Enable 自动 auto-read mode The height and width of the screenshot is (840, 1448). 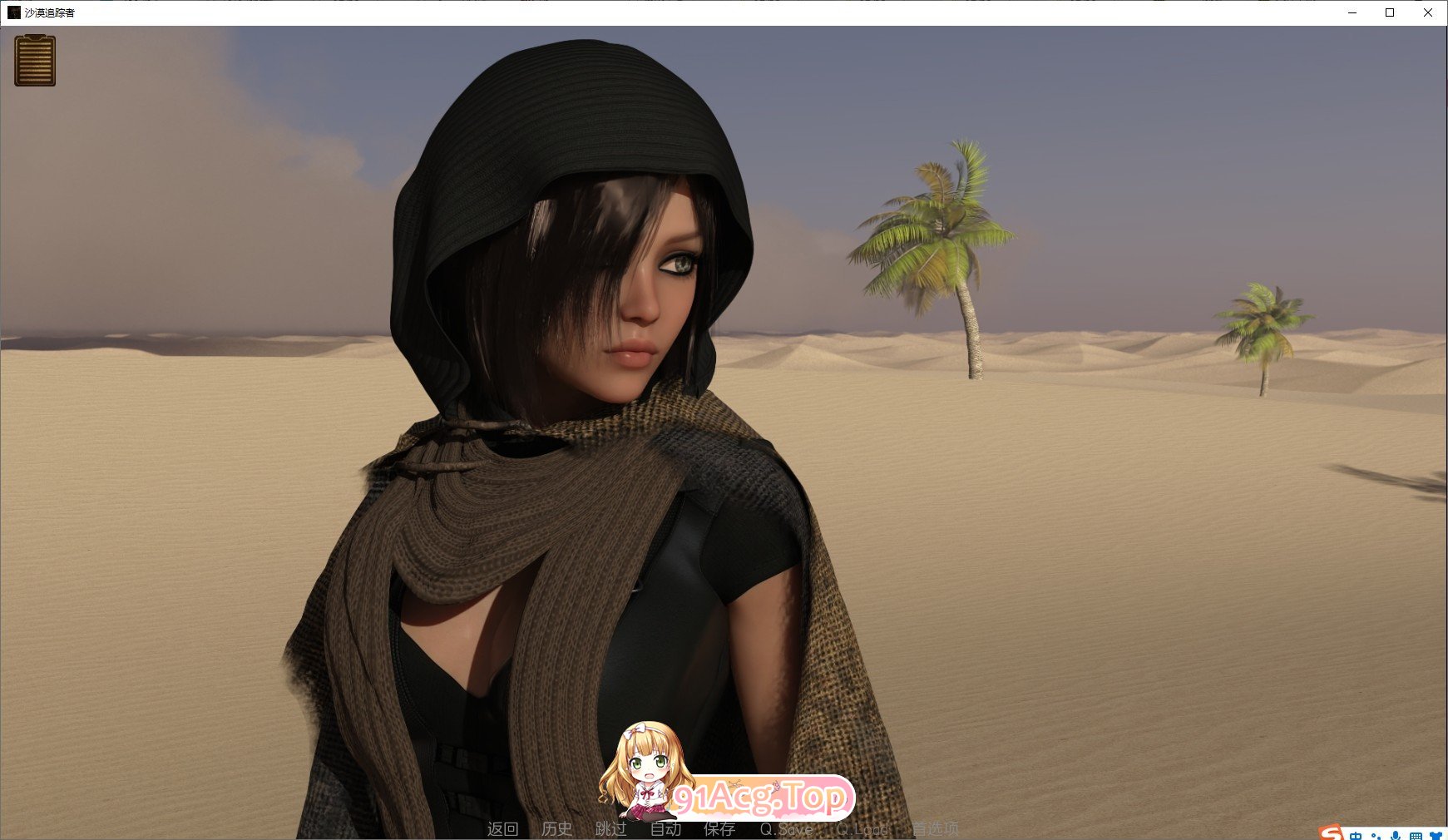point(666,829)
